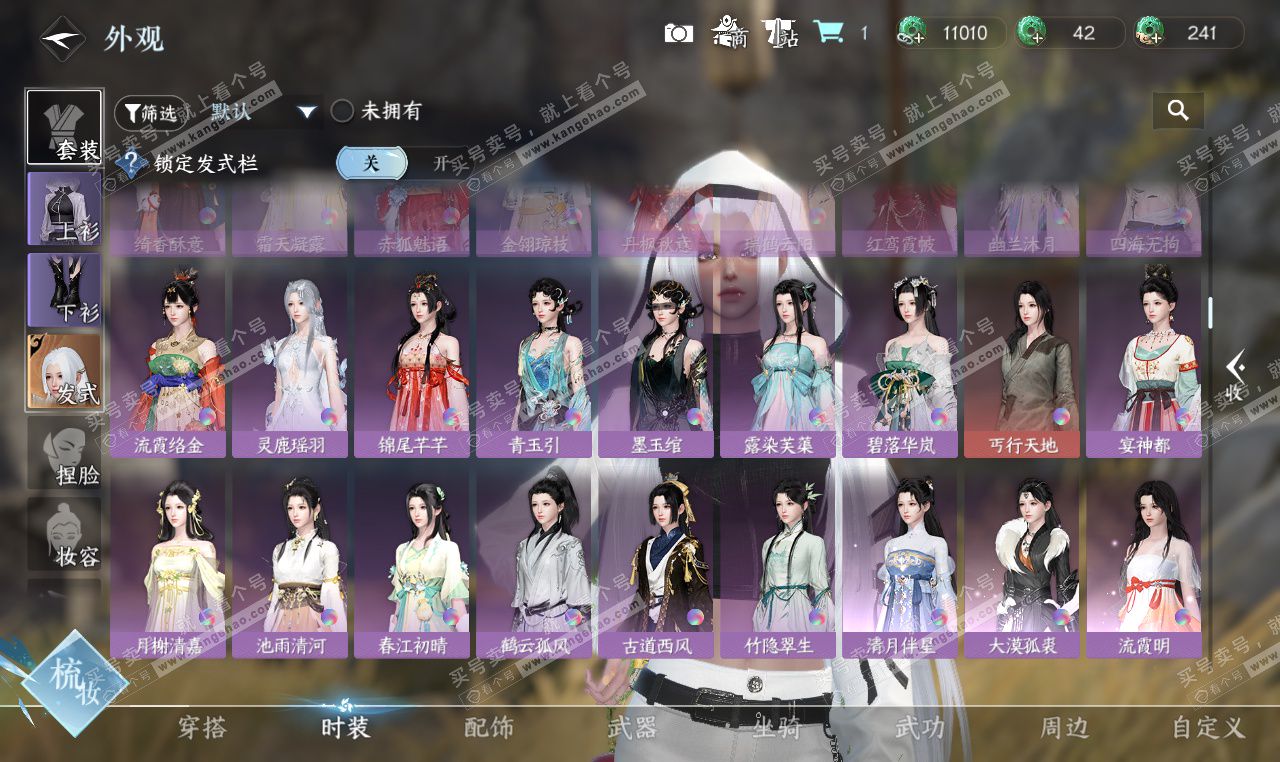
Task: Choose the 发式 hairstyle category
Action: [x=64, y=371]
